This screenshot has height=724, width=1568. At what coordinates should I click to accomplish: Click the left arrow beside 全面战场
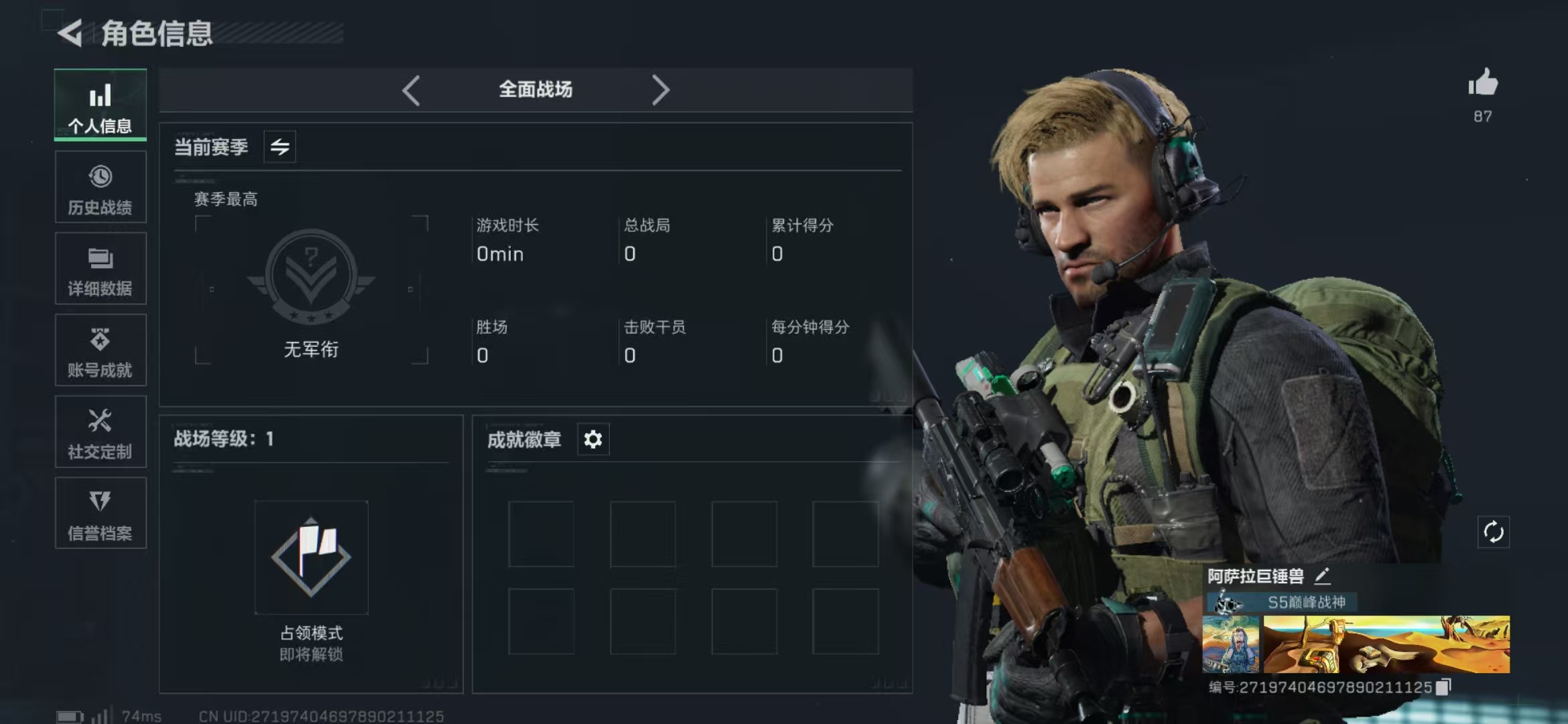tap(411, 90)
